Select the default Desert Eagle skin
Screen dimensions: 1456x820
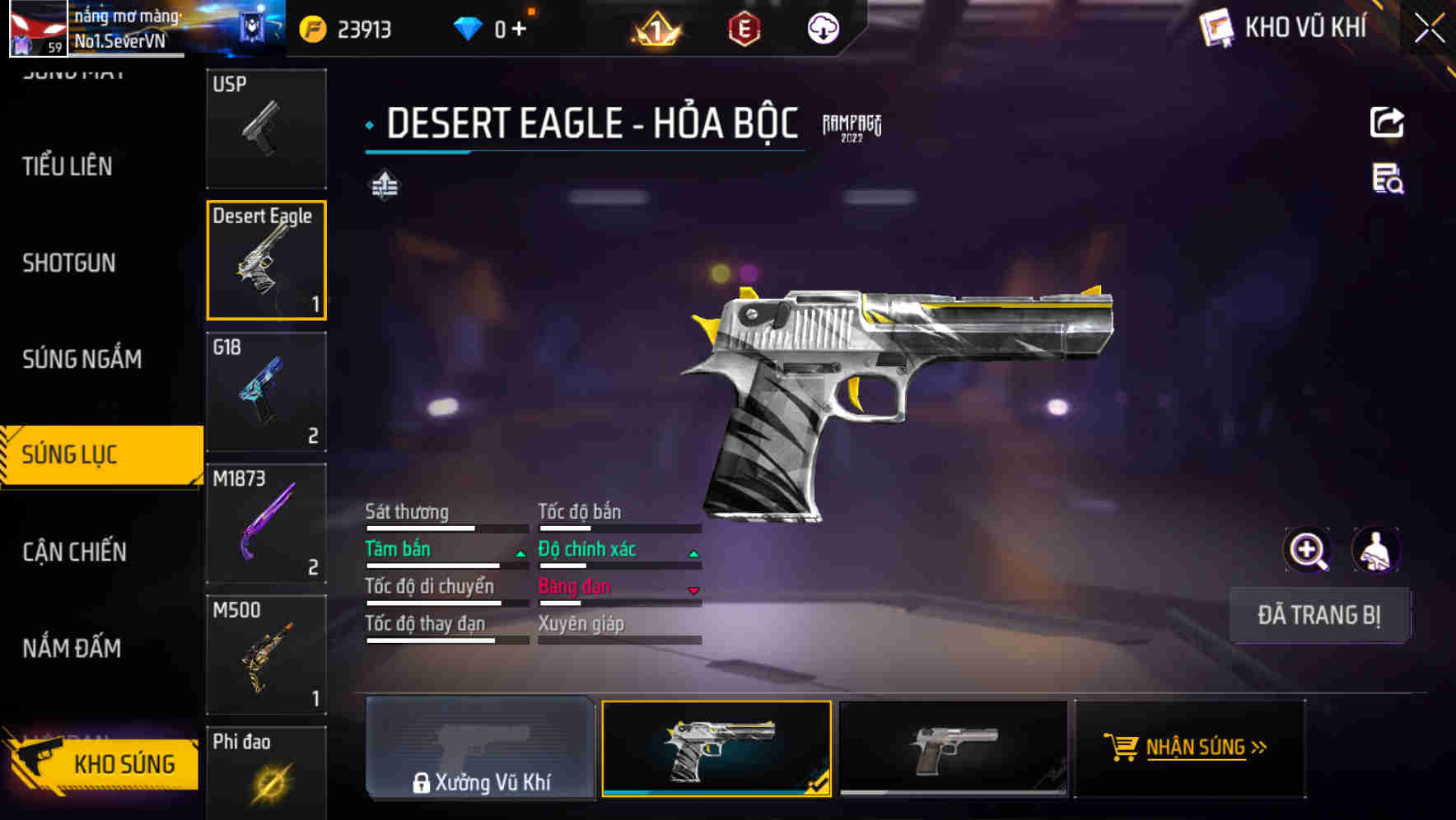click(x=953, y=748)
